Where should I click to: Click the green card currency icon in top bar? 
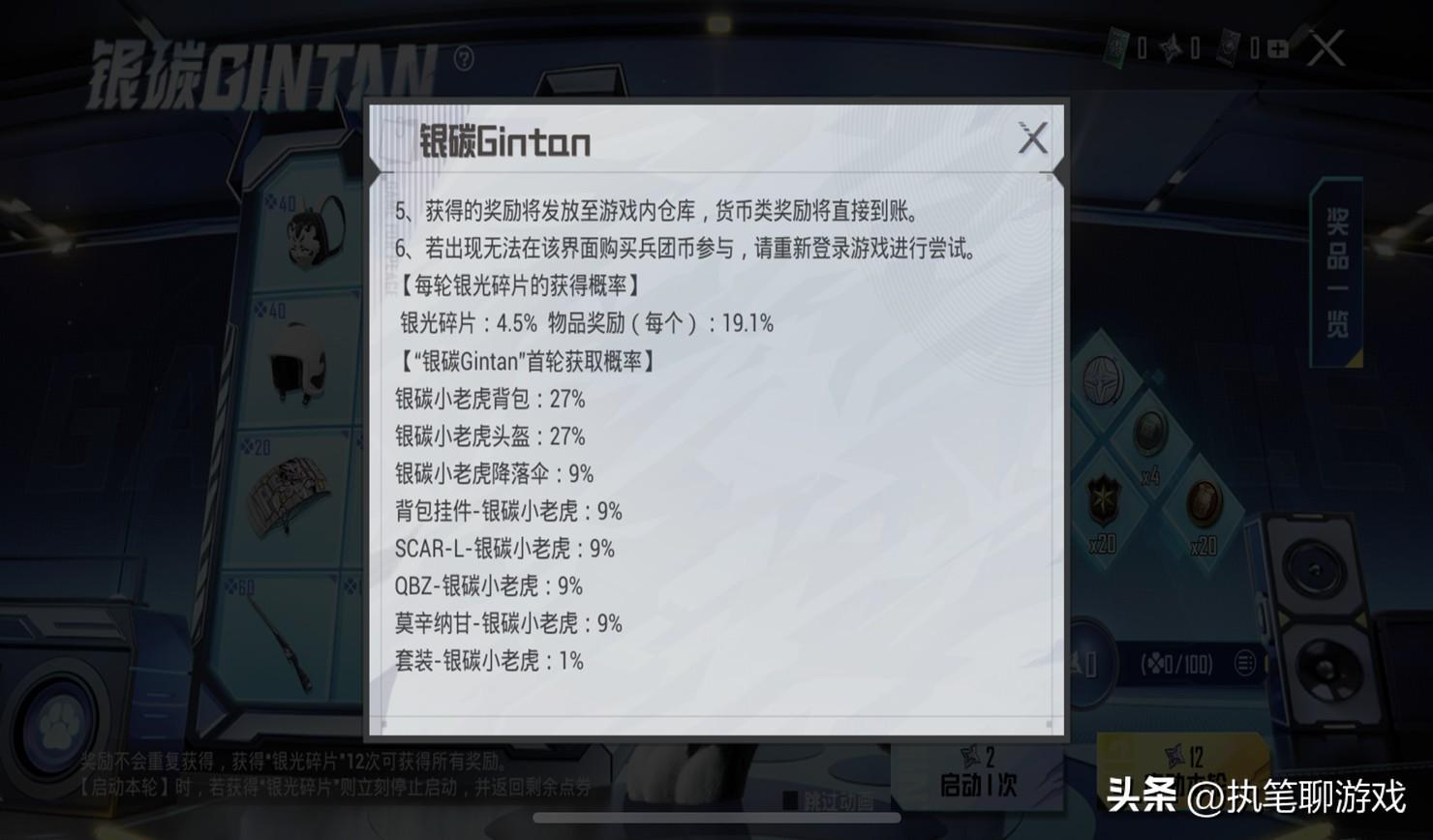click(x=1116, y=48)
